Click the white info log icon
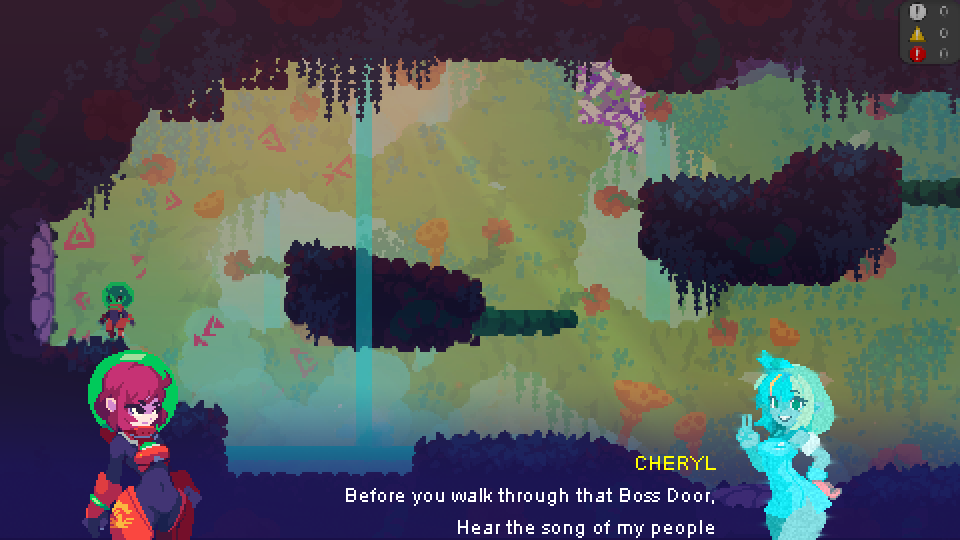 coord(918,12)
